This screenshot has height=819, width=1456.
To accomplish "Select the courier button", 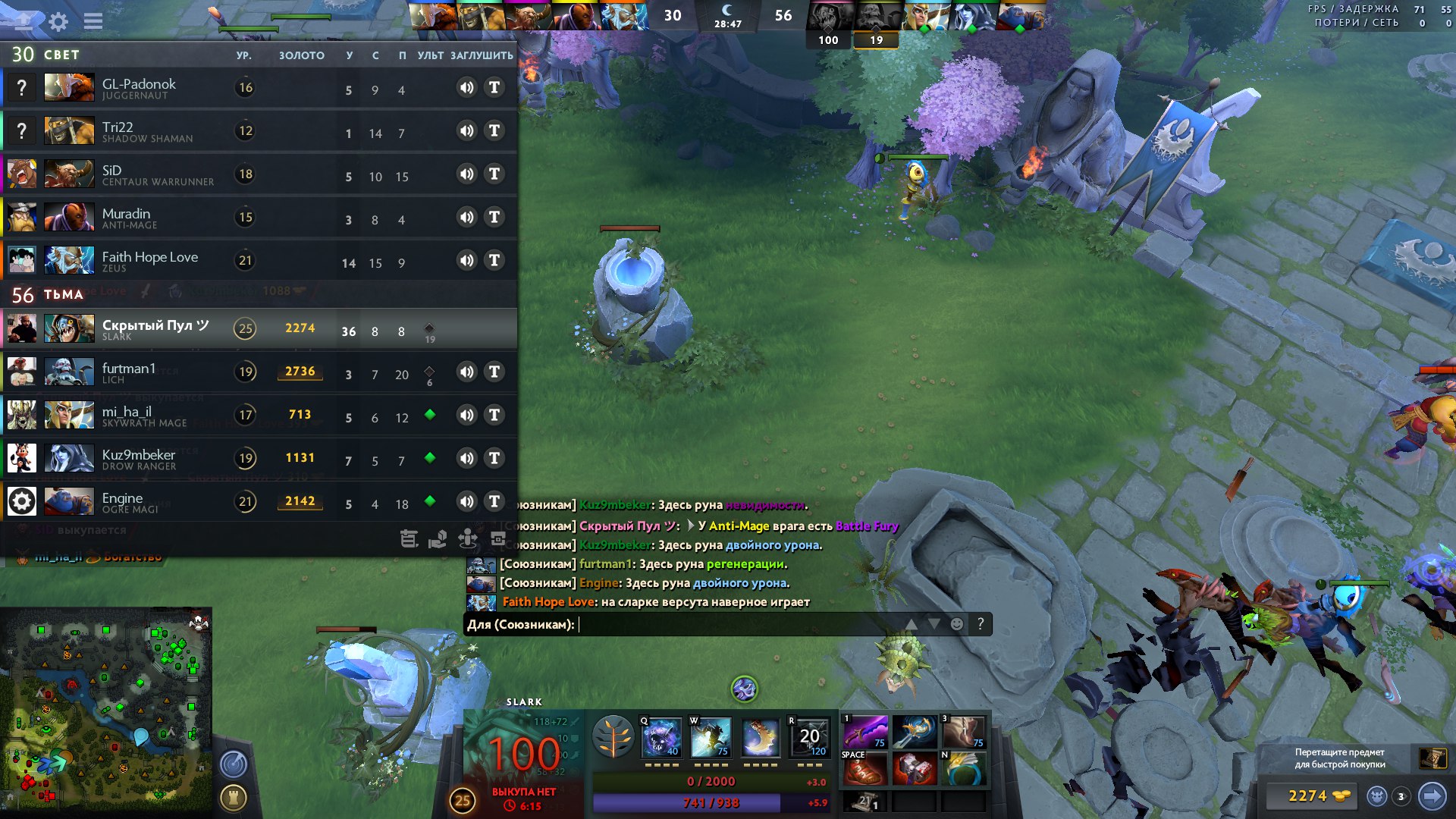I will 1377,796.
